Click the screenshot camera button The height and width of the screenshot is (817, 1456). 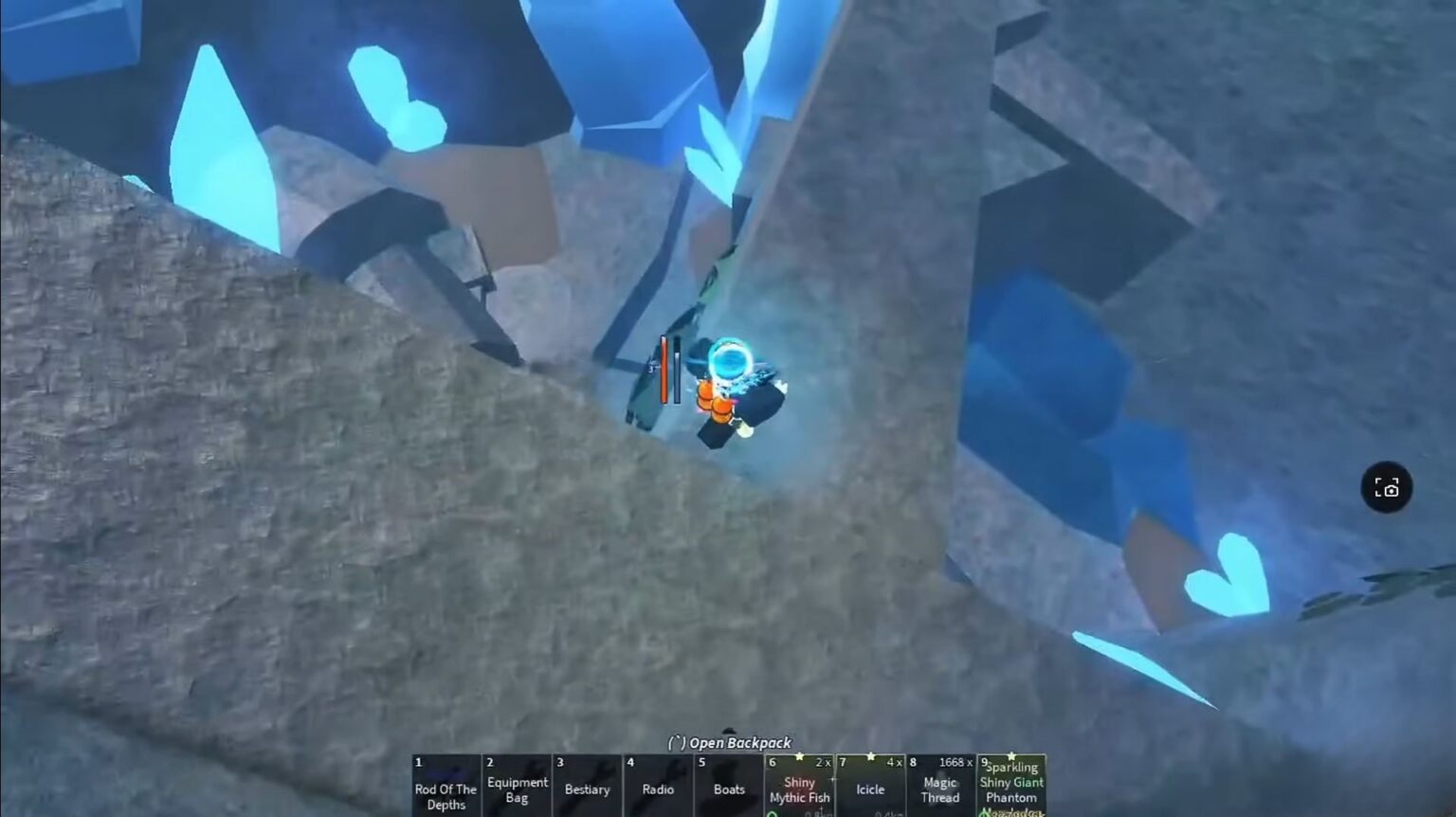[1387, 487]
